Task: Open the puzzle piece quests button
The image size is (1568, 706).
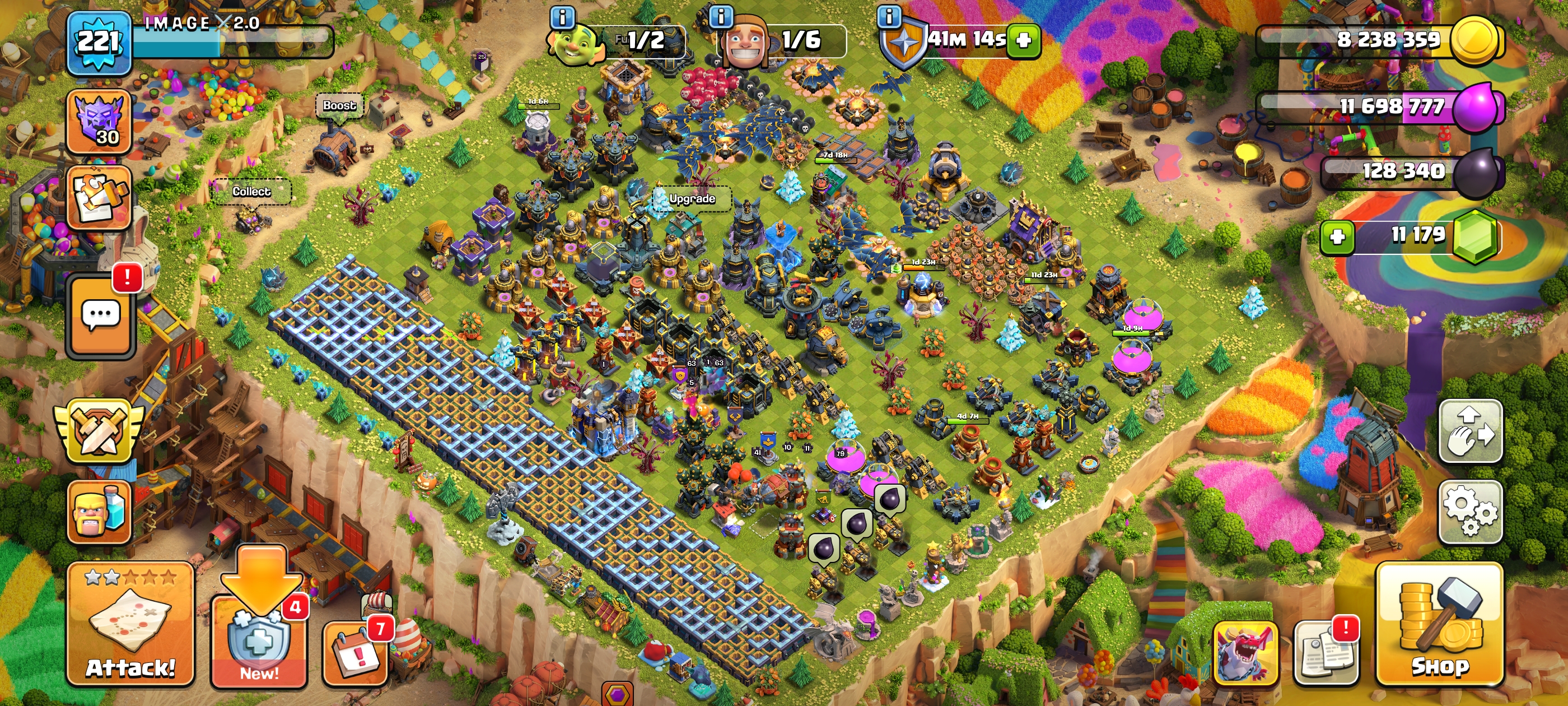Action: tap(99, 198)
